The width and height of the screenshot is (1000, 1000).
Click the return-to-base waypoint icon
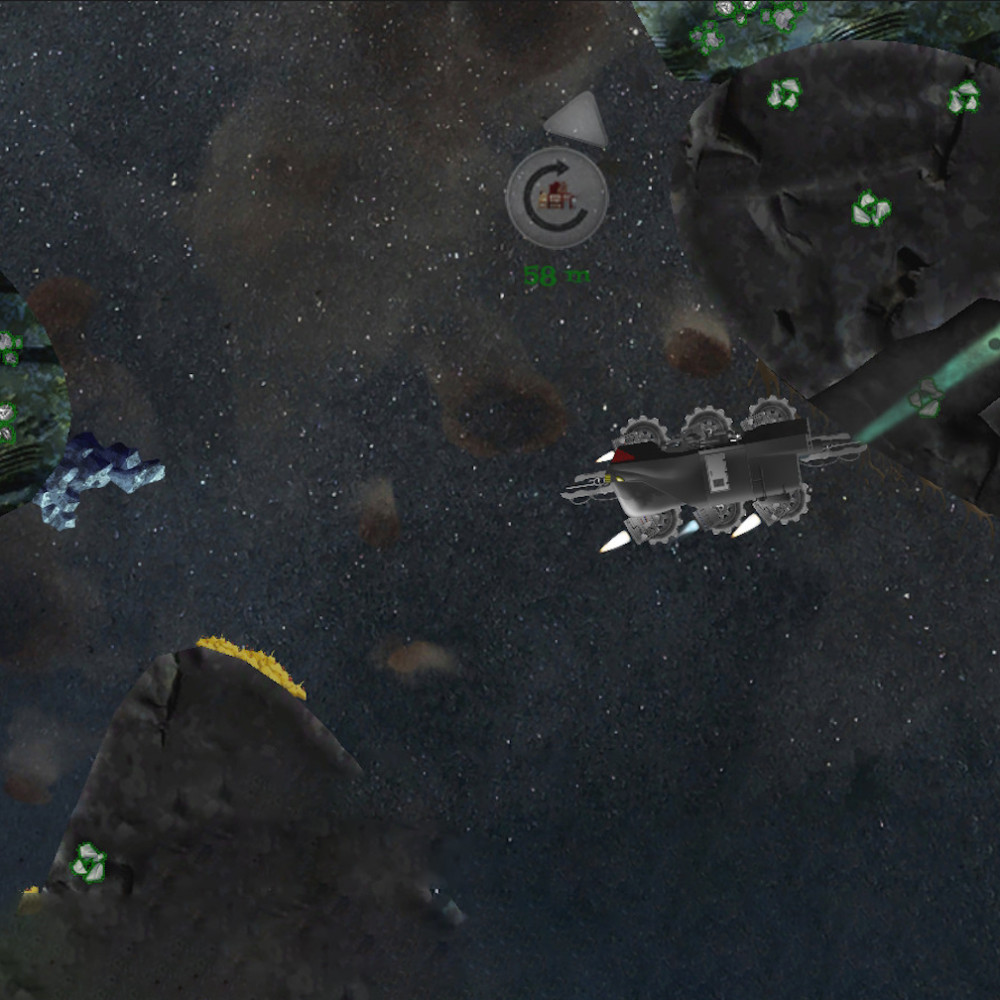(556, 197)
